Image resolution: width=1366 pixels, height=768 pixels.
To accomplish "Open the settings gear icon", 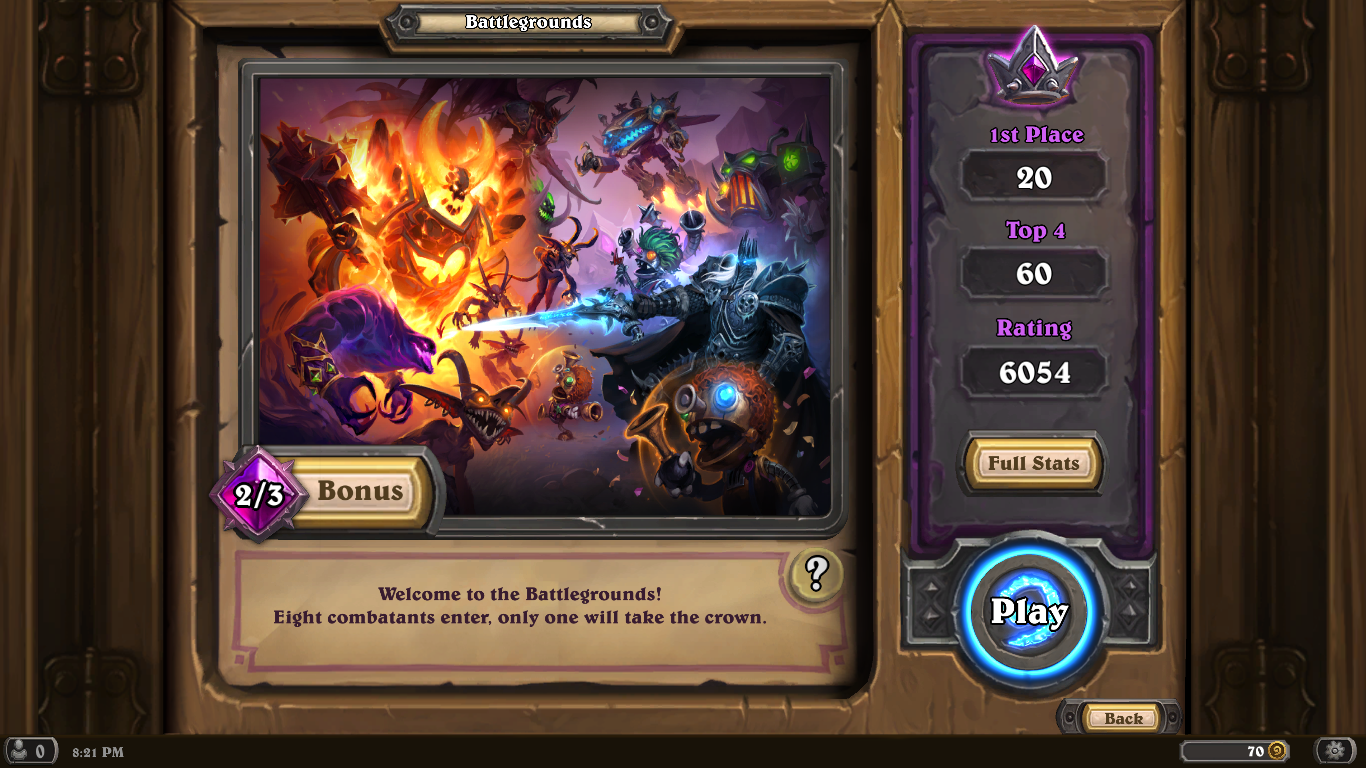I will [x=1334, y=749].
